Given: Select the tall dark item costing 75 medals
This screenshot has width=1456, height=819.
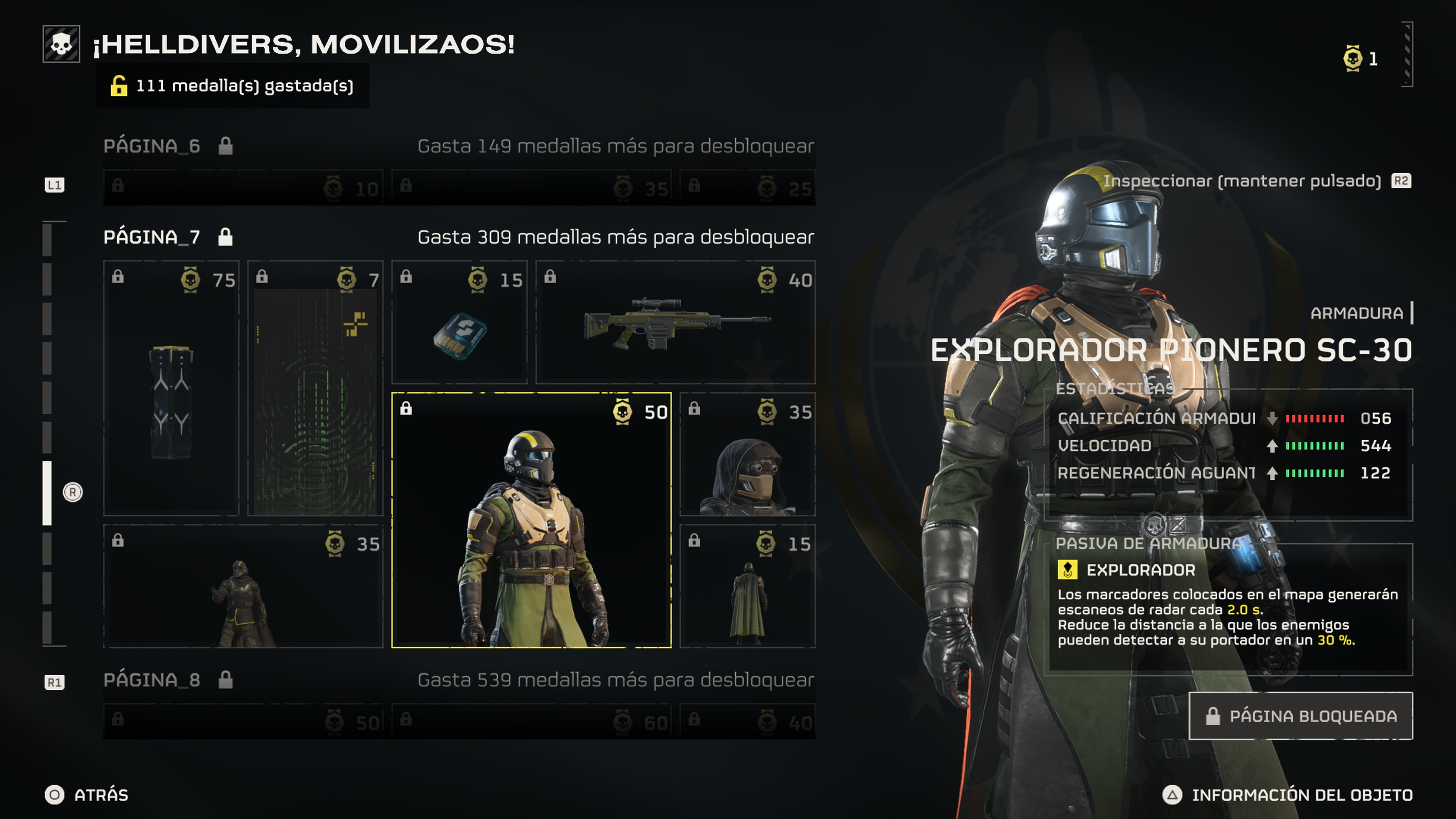Looking at the screenshot, I should (x=171, y=388).
